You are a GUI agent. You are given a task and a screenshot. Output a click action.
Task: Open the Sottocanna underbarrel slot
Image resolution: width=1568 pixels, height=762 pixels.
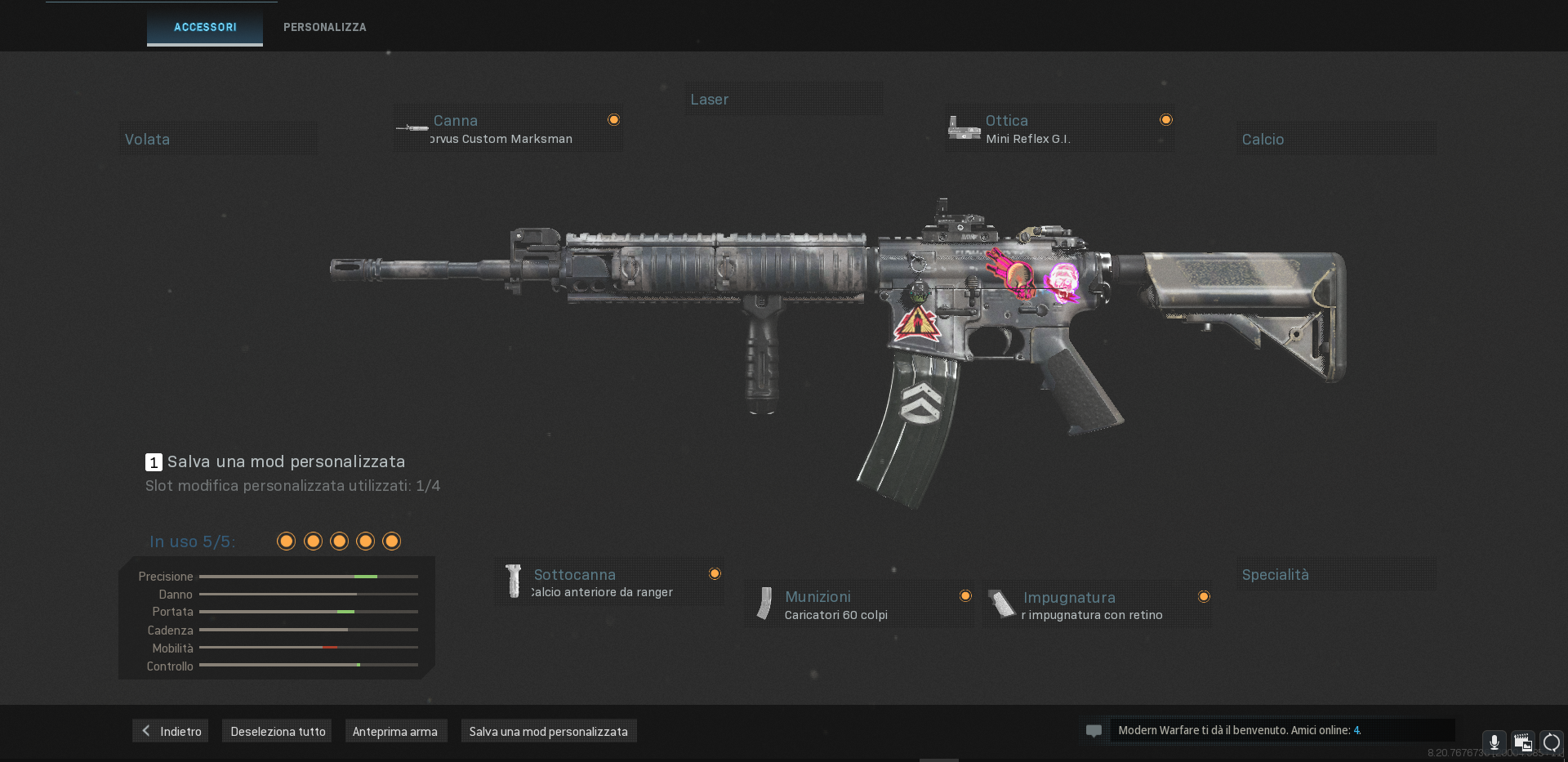click(x=609, y=582)
